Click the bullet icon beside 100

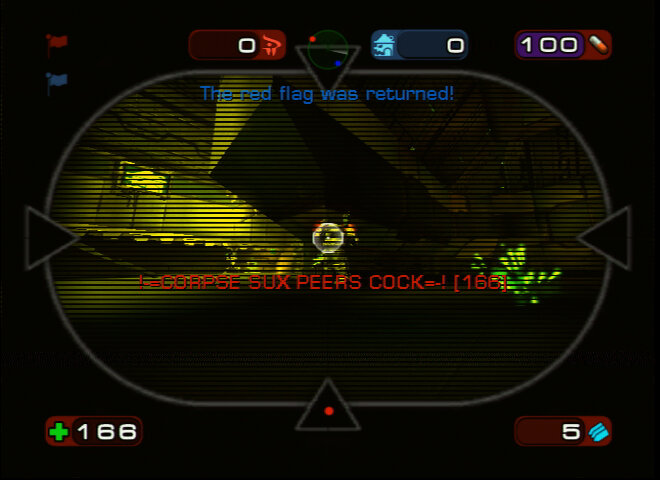(597, 45)
